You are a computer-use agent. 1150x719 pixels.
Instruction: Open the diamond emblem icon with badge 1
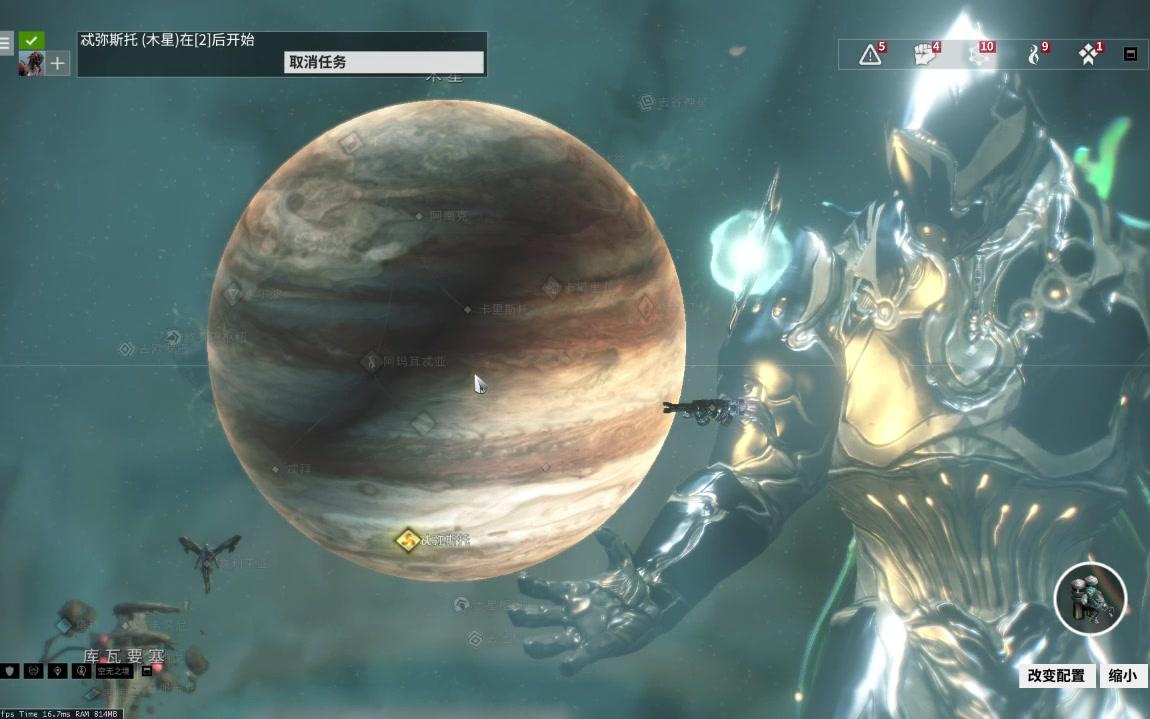tap(1088, 54)
